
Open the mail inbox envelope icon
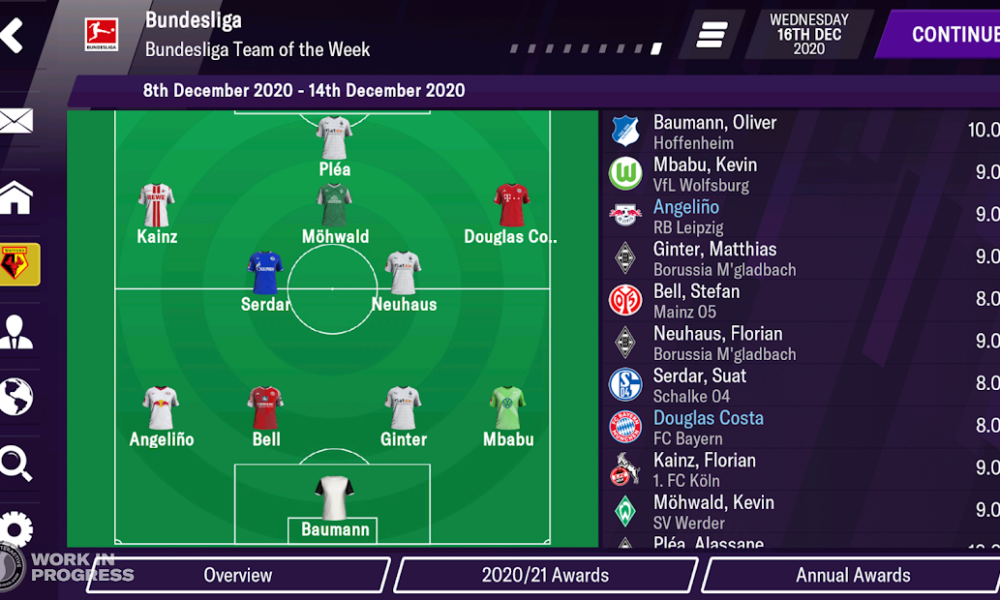(x=16, y=122)
